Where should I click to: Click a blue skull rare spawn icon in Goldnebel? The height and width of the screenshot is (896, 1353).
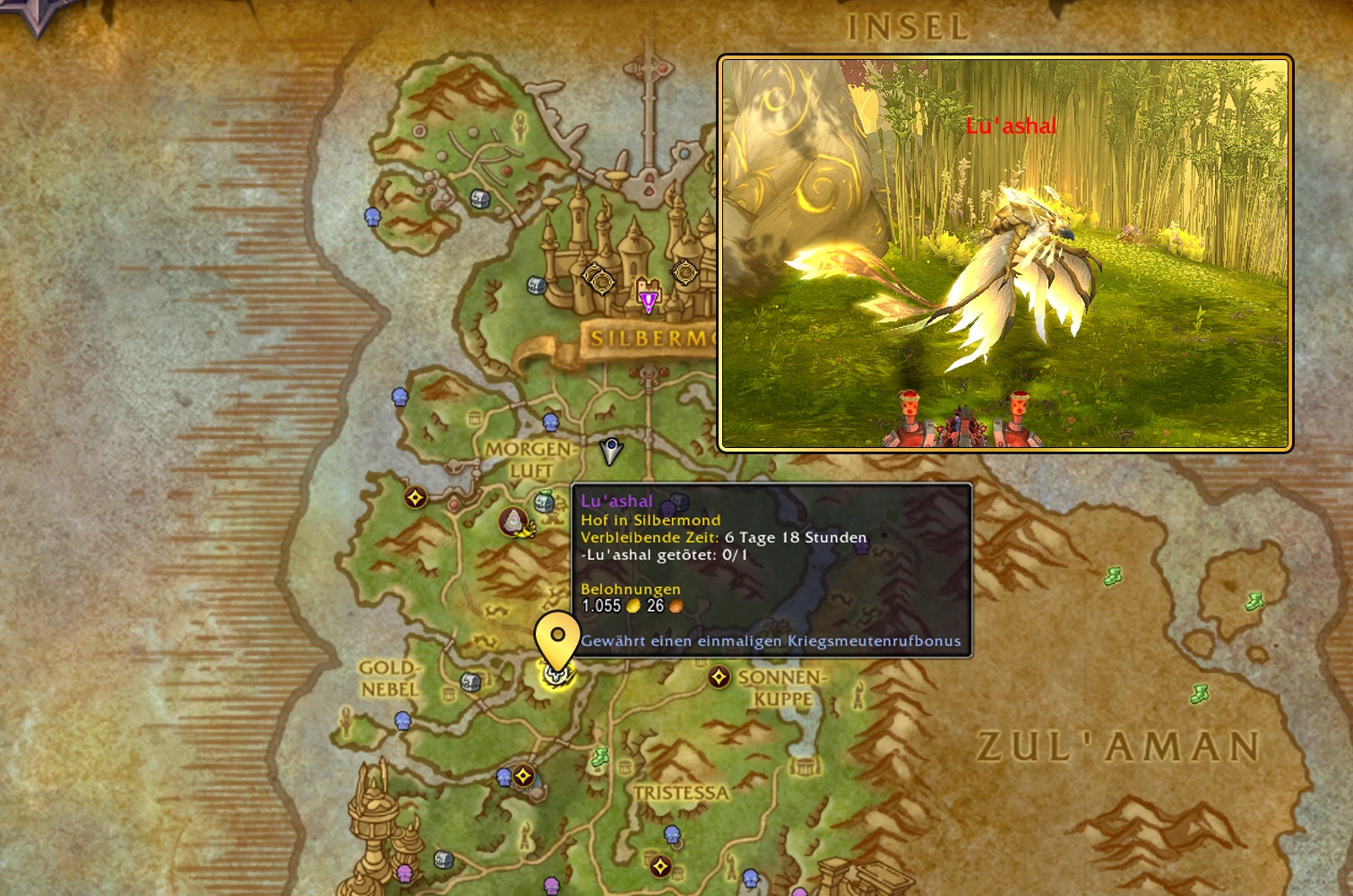402,721
